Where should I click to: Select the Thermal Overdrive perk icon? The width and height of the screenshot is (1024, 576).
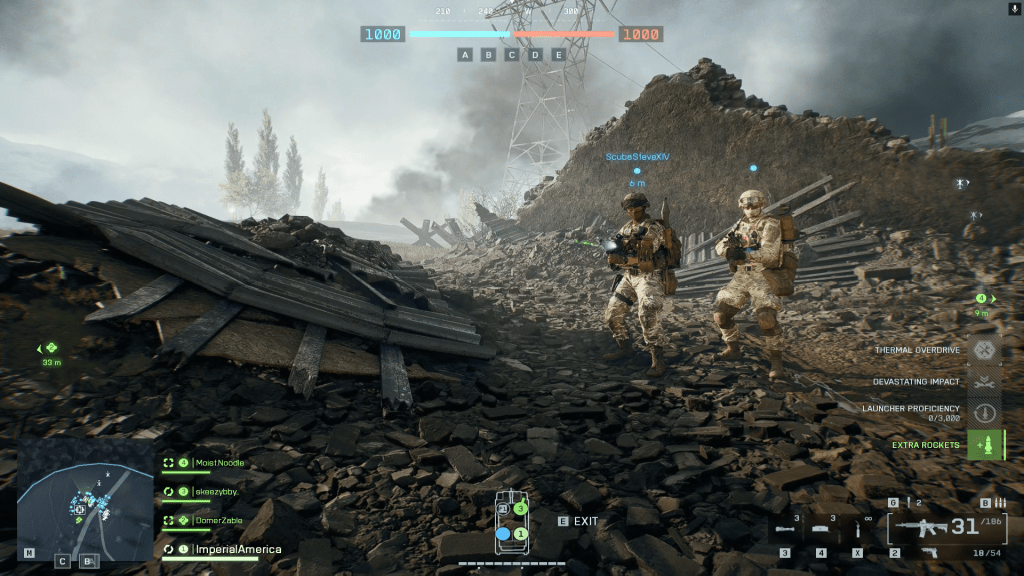tap(985, 350)
